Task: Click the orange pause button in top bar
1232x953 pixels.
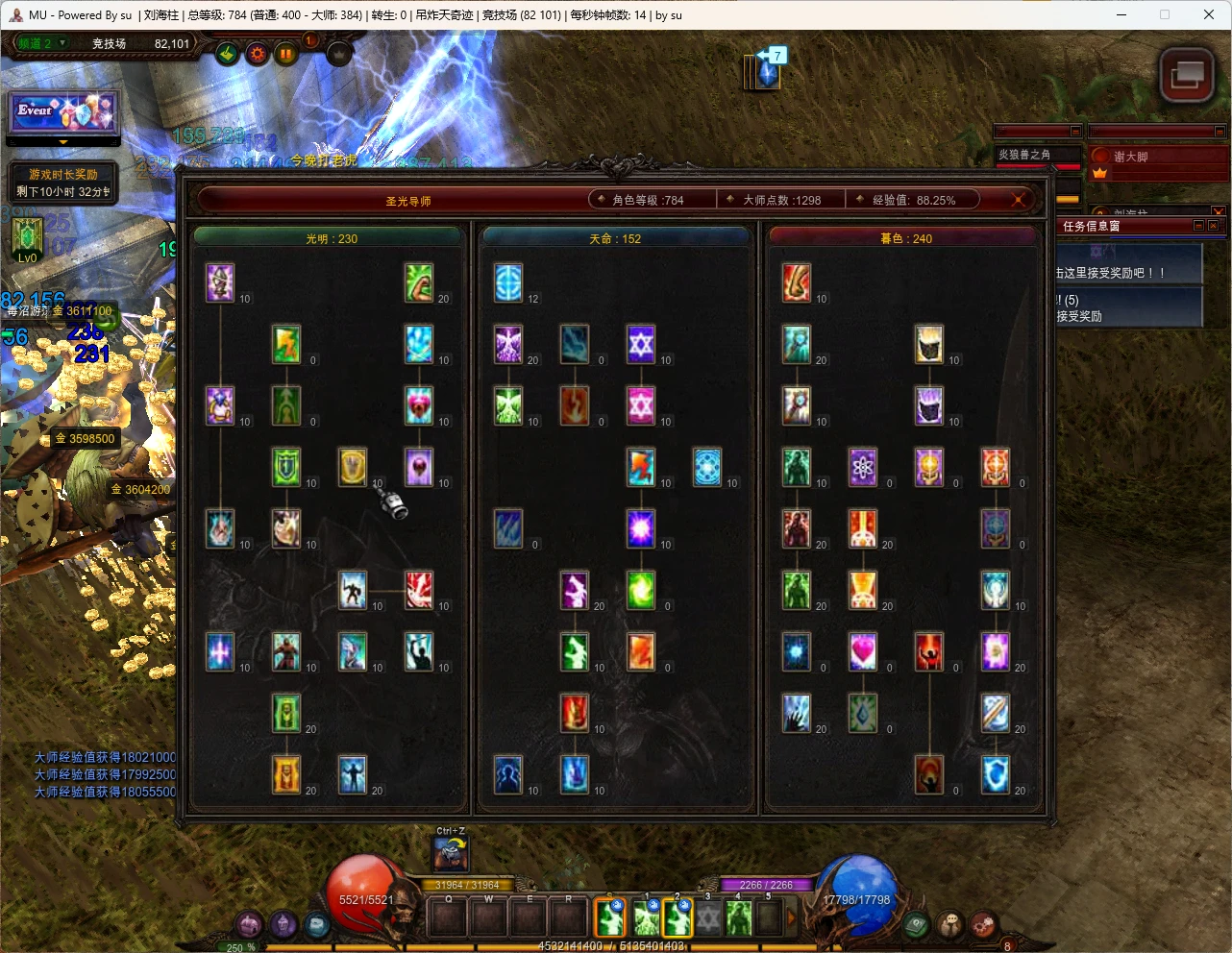Action: (x=285, y=55)
